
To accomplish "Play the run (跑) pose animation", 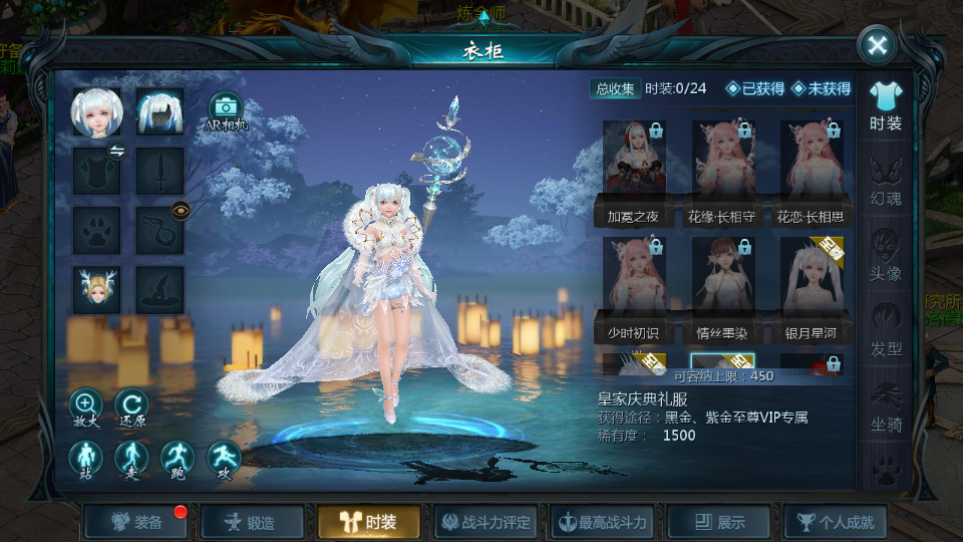I will point(178,459).
